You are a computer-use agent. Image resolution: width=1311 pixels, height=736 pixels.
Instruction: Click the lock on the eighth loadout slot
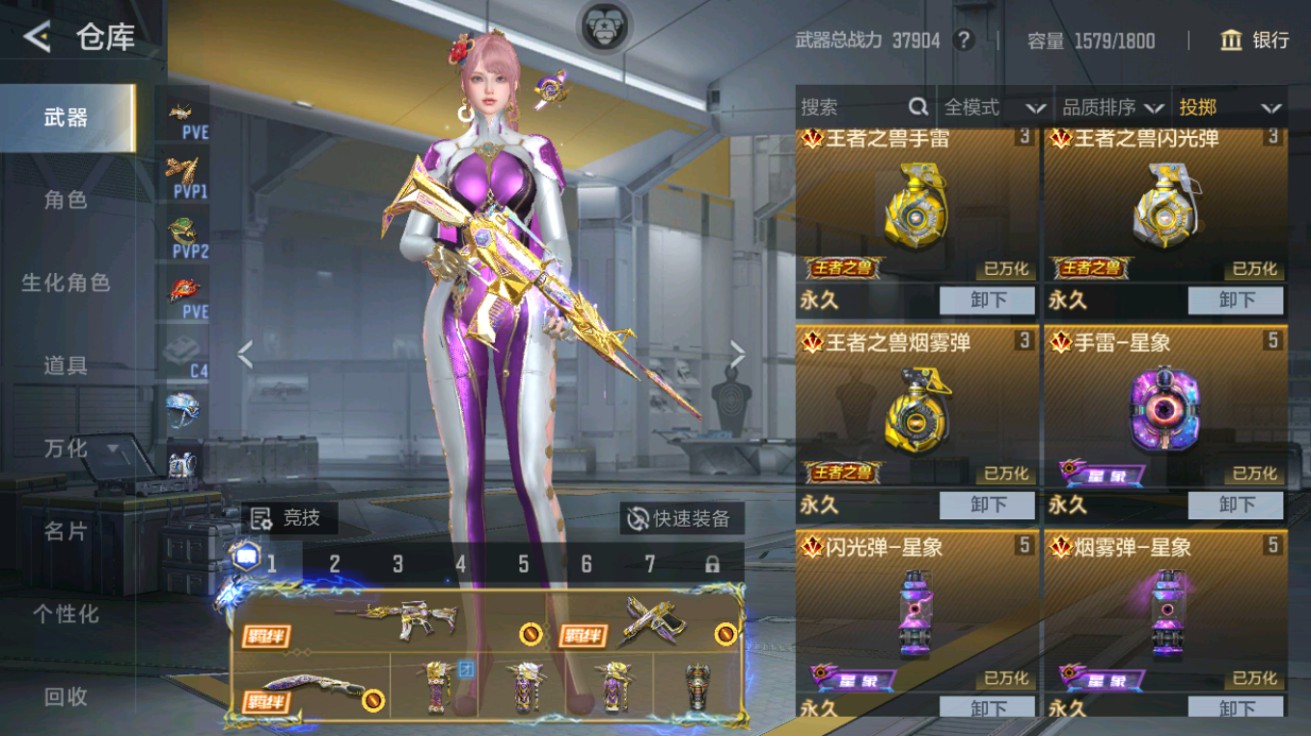pyautogui.click(x=710, y=564)
